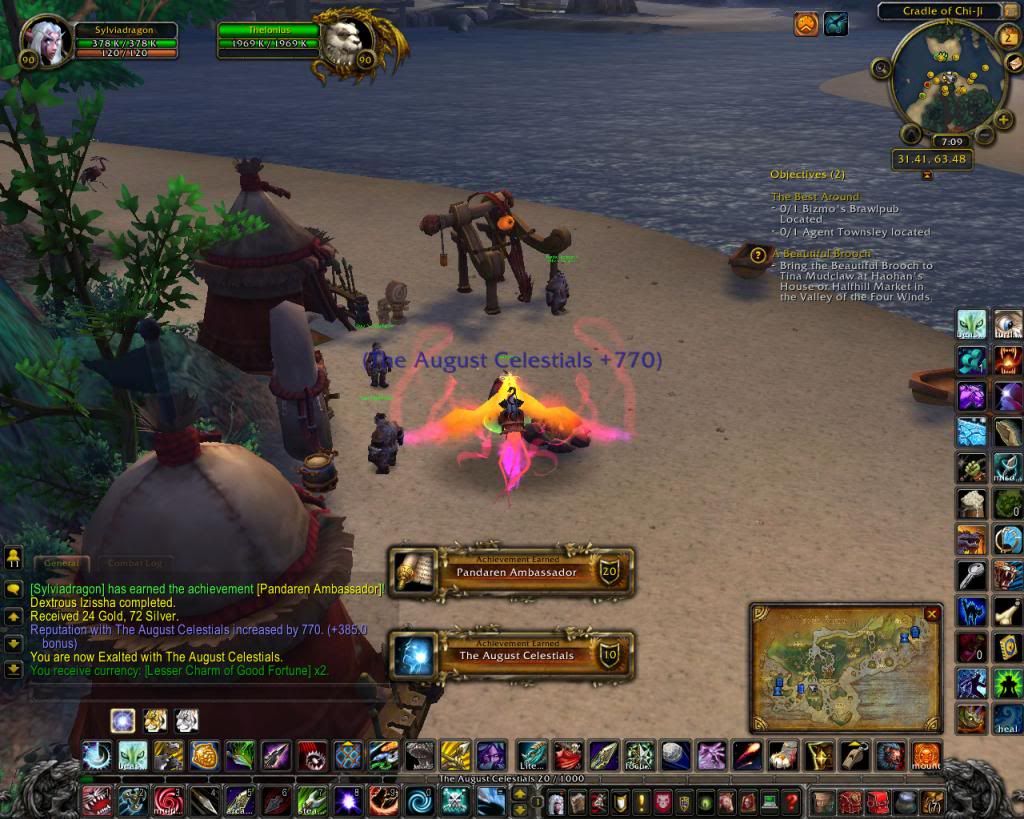Select The Best Around quest objective
This screenshot has width=1024, height=819.
tap(815, 197)
